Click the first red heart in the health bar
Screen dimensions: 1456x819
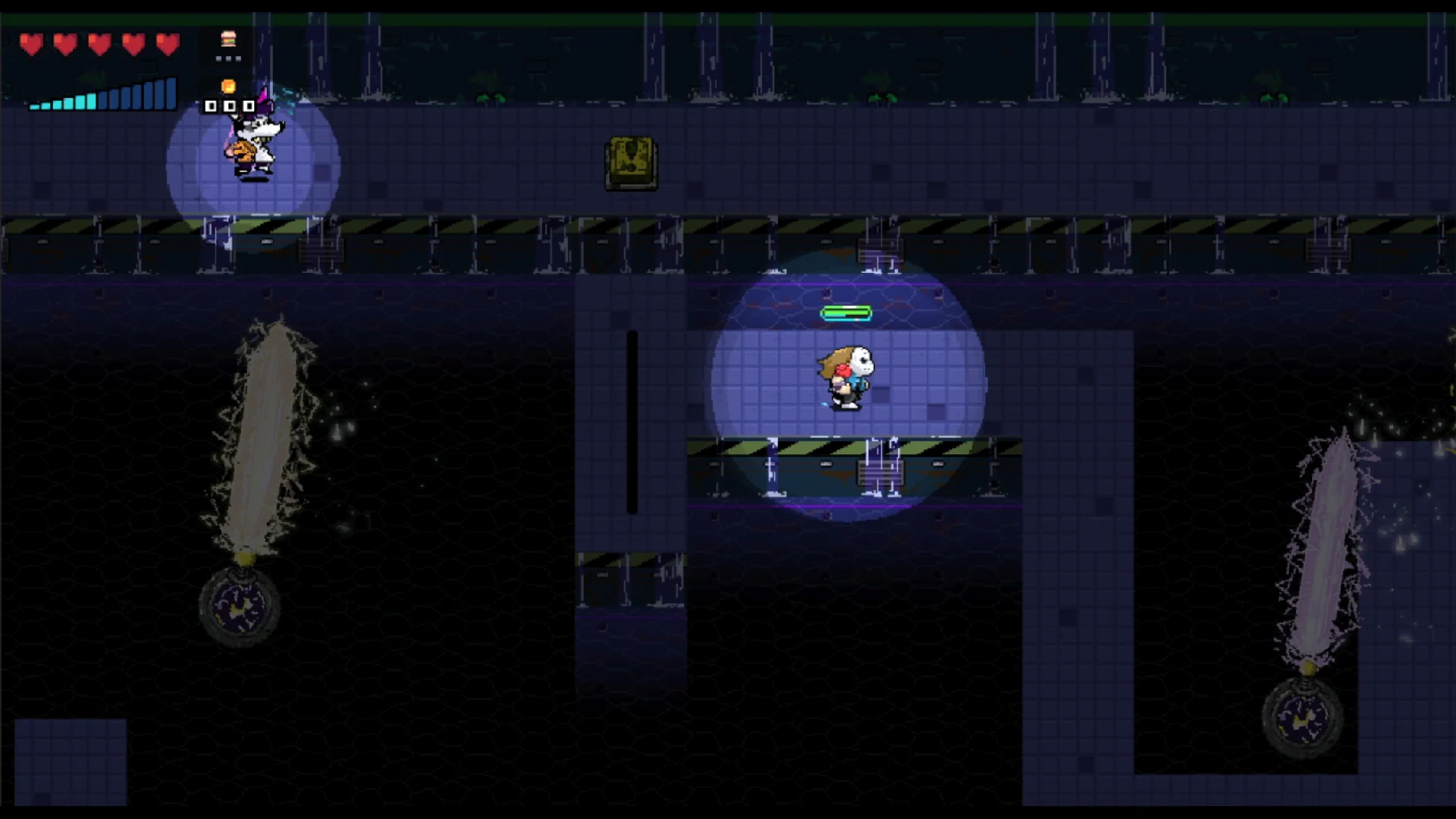point(32,44)
